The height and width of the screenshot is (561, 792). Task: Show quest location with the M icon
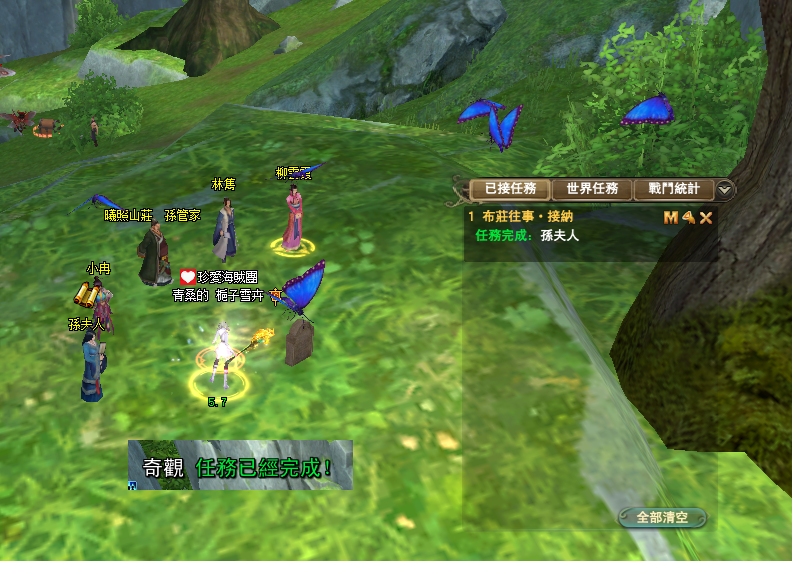670,217
